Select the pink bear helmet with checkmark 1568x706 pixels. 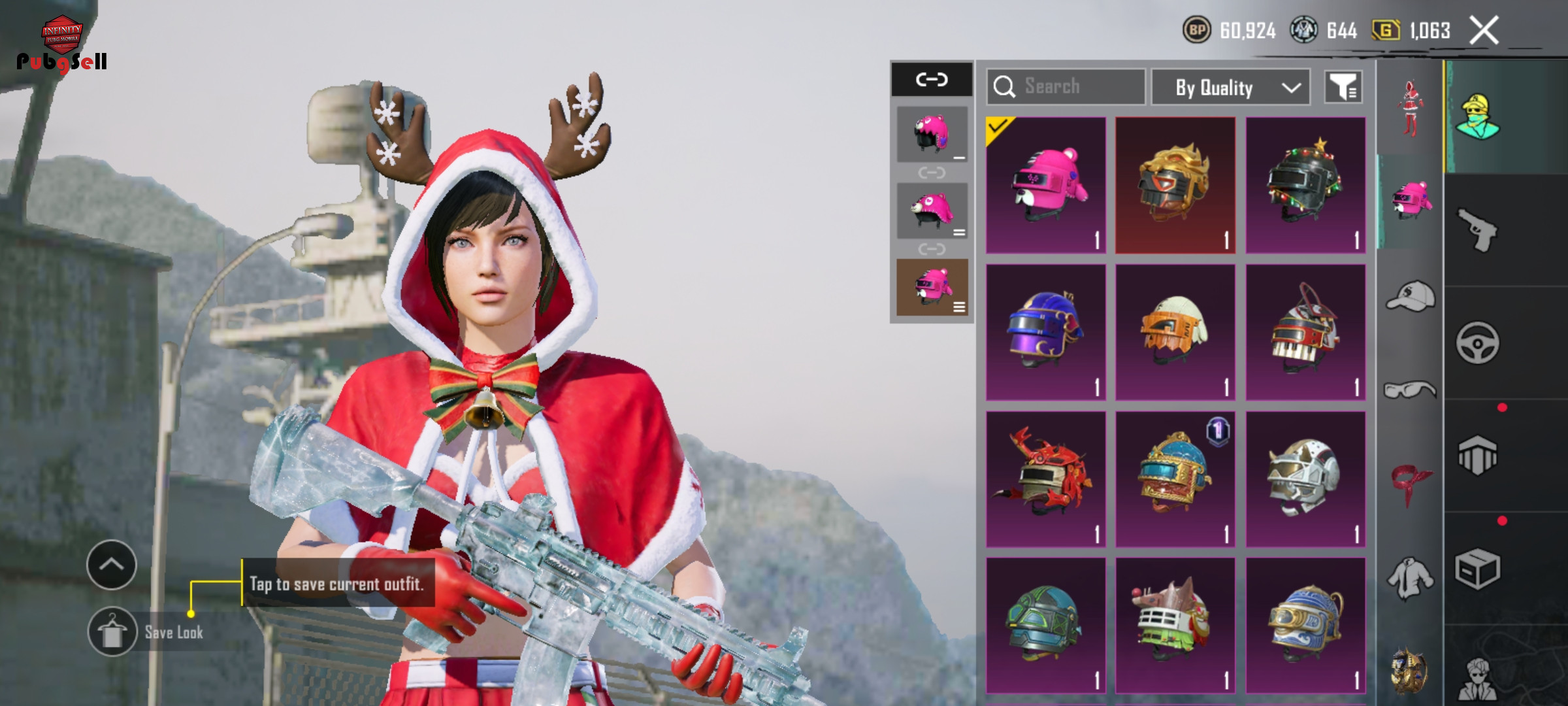[1046, 185]
